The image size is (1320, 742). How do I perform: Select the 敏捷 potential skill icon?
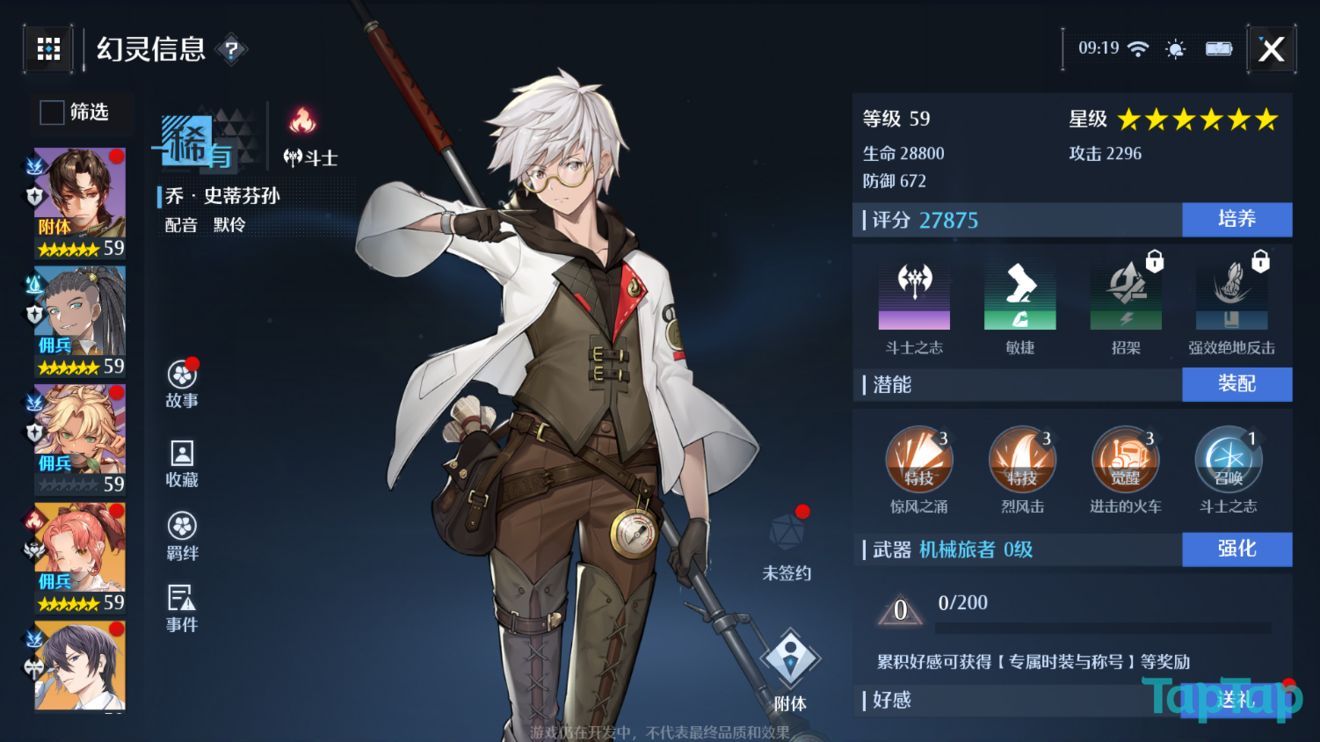point(1019,293)
